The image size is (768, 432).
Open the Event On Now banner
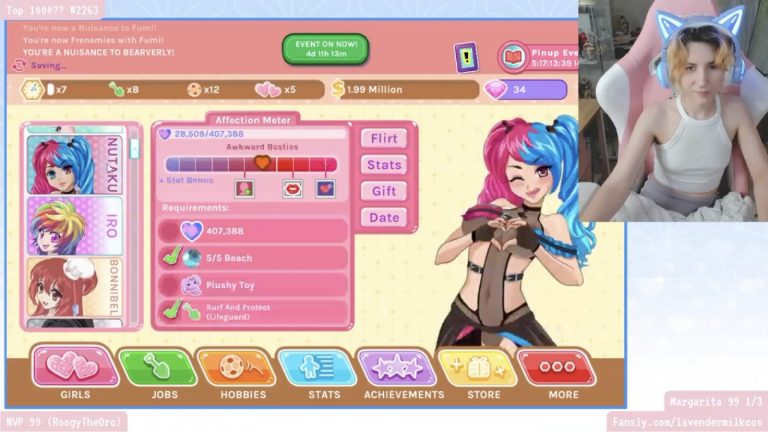click(x=325, y=48)
